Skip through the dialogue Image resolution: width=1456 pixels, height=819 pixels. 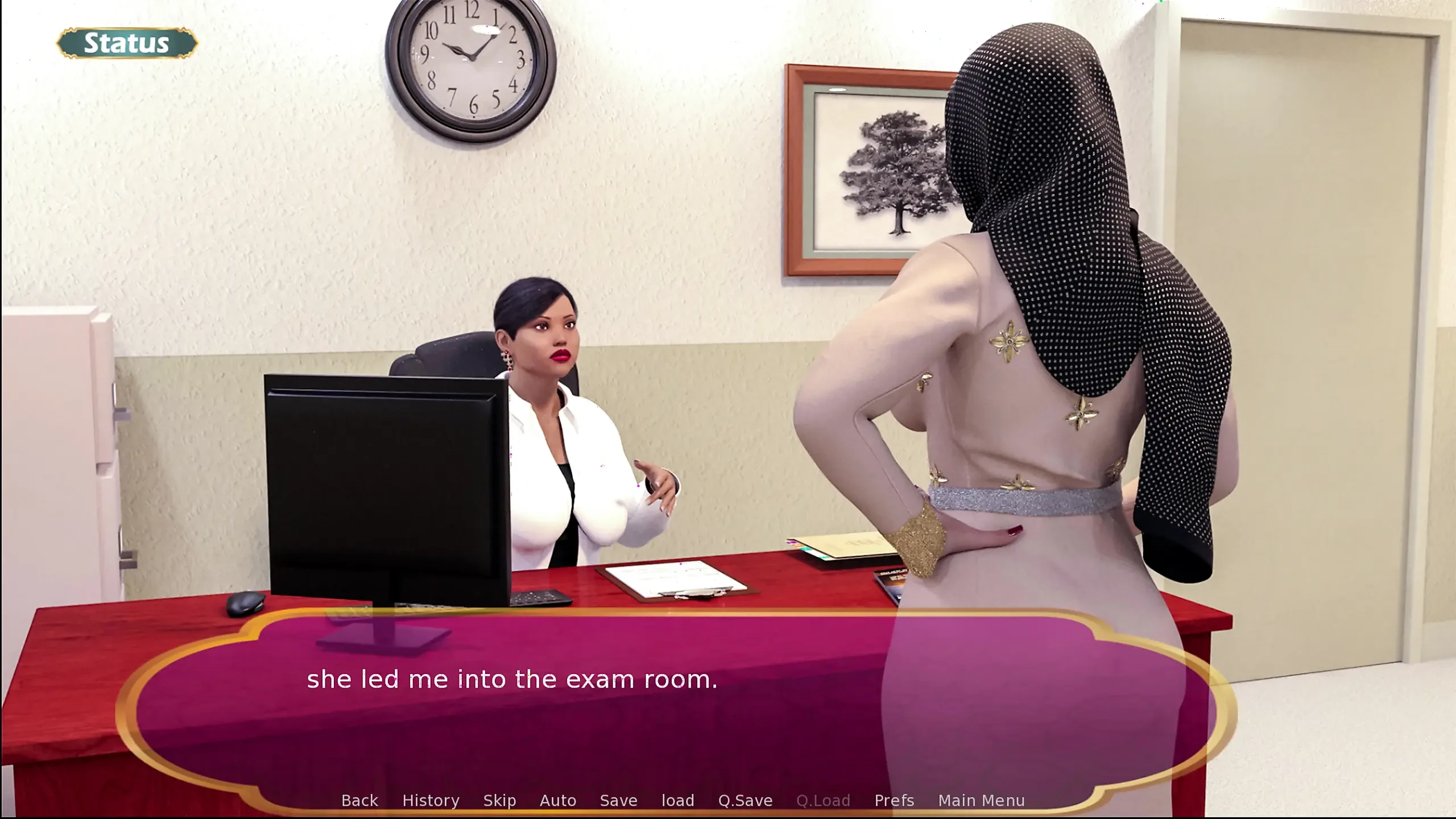pos(499,800)
